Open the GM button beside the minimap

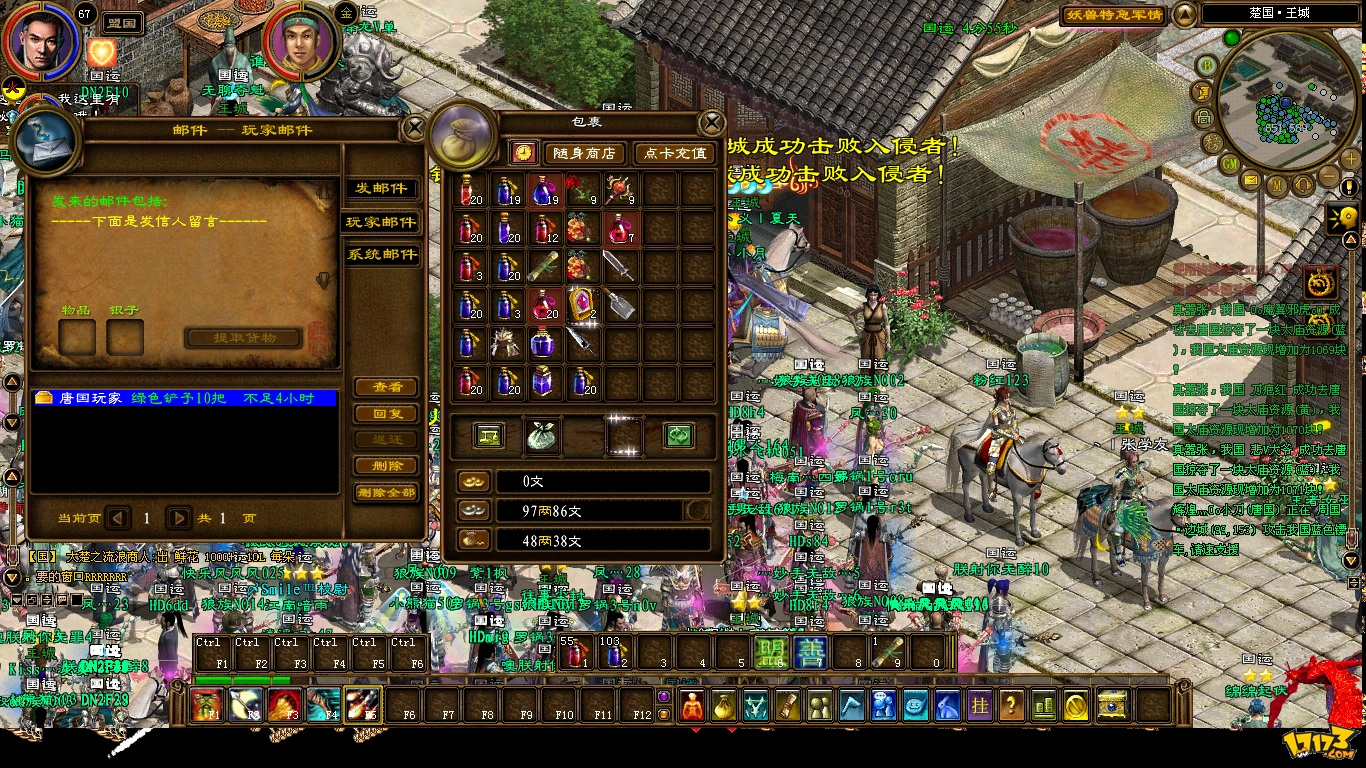1230,164
